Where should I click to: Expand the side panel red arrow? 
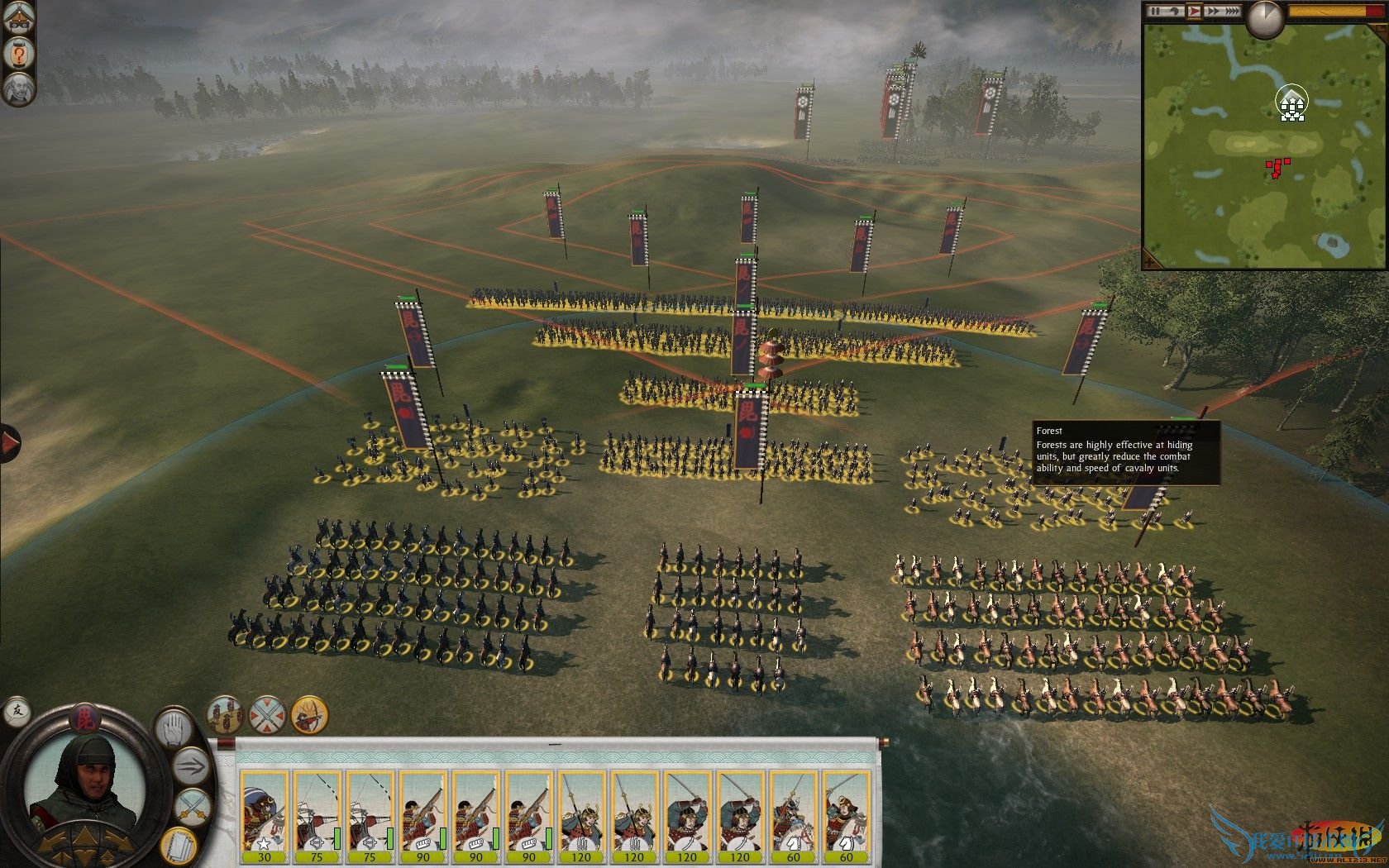(x=9, y=443)
